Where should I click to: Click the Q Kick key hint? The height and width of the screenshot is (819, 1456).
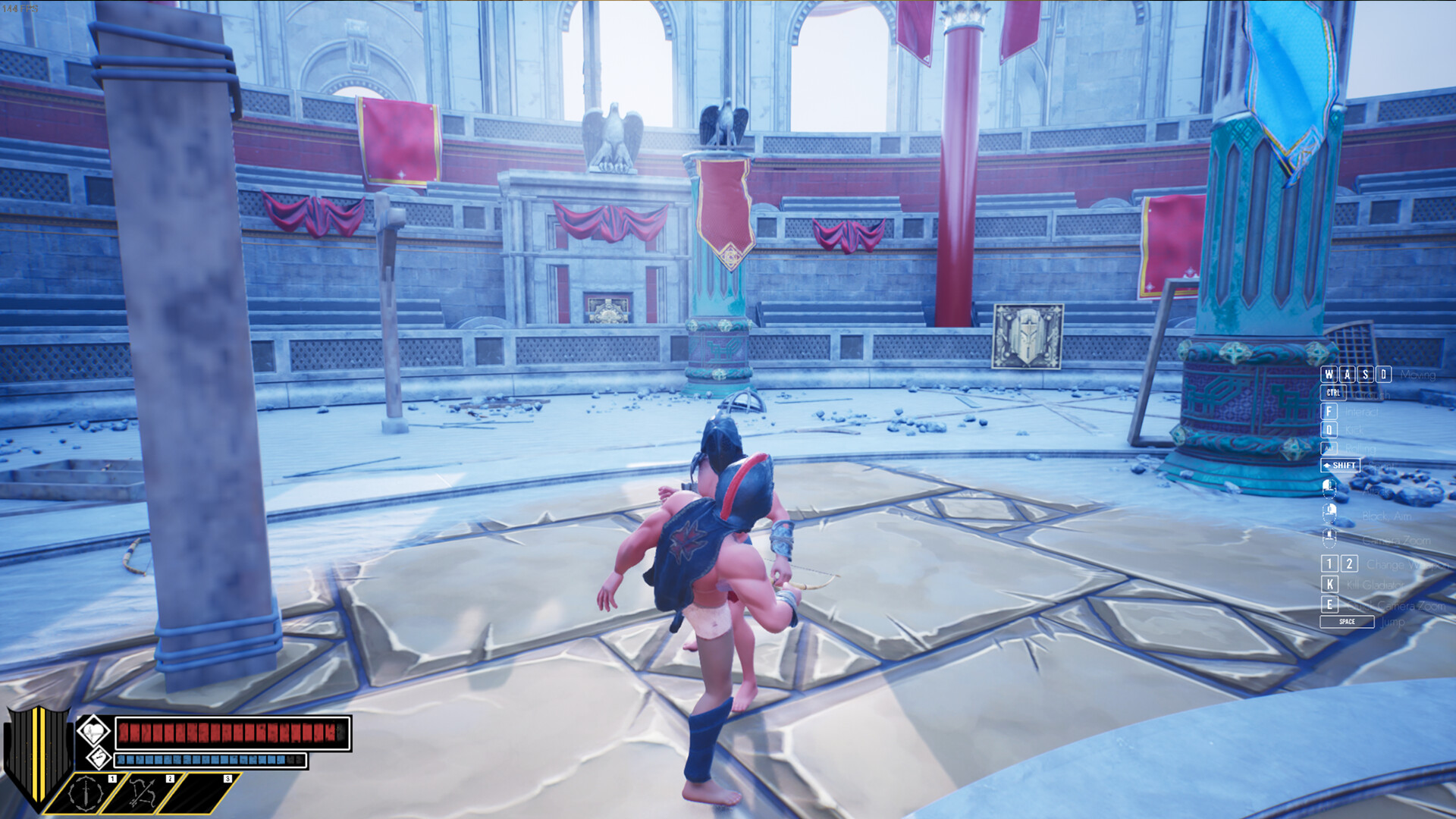[x=1328, y=430]
